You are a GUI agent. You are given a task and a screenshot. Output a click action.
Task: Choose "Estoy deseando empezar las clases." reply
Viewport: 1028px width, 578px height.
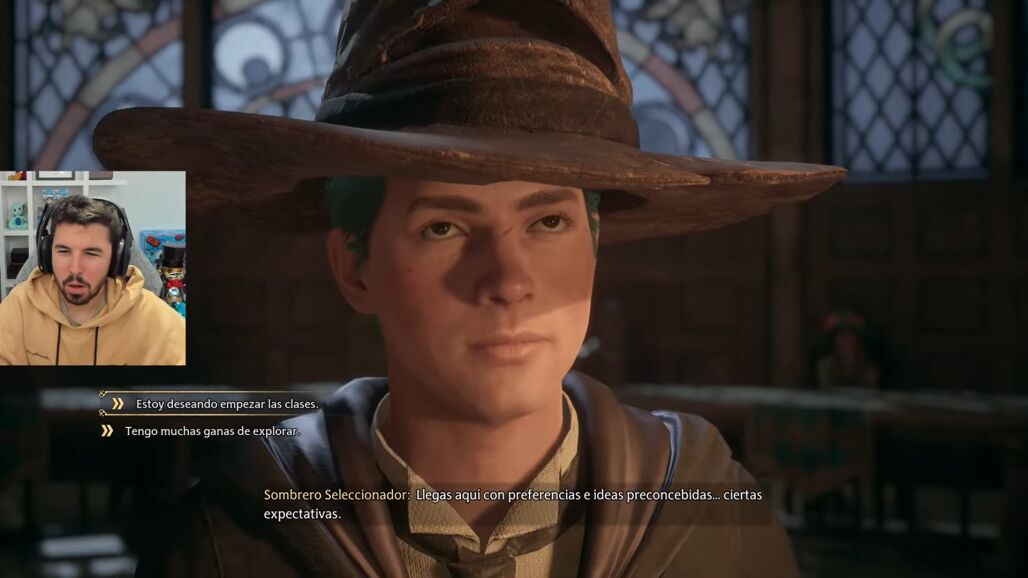pos(227,404)
